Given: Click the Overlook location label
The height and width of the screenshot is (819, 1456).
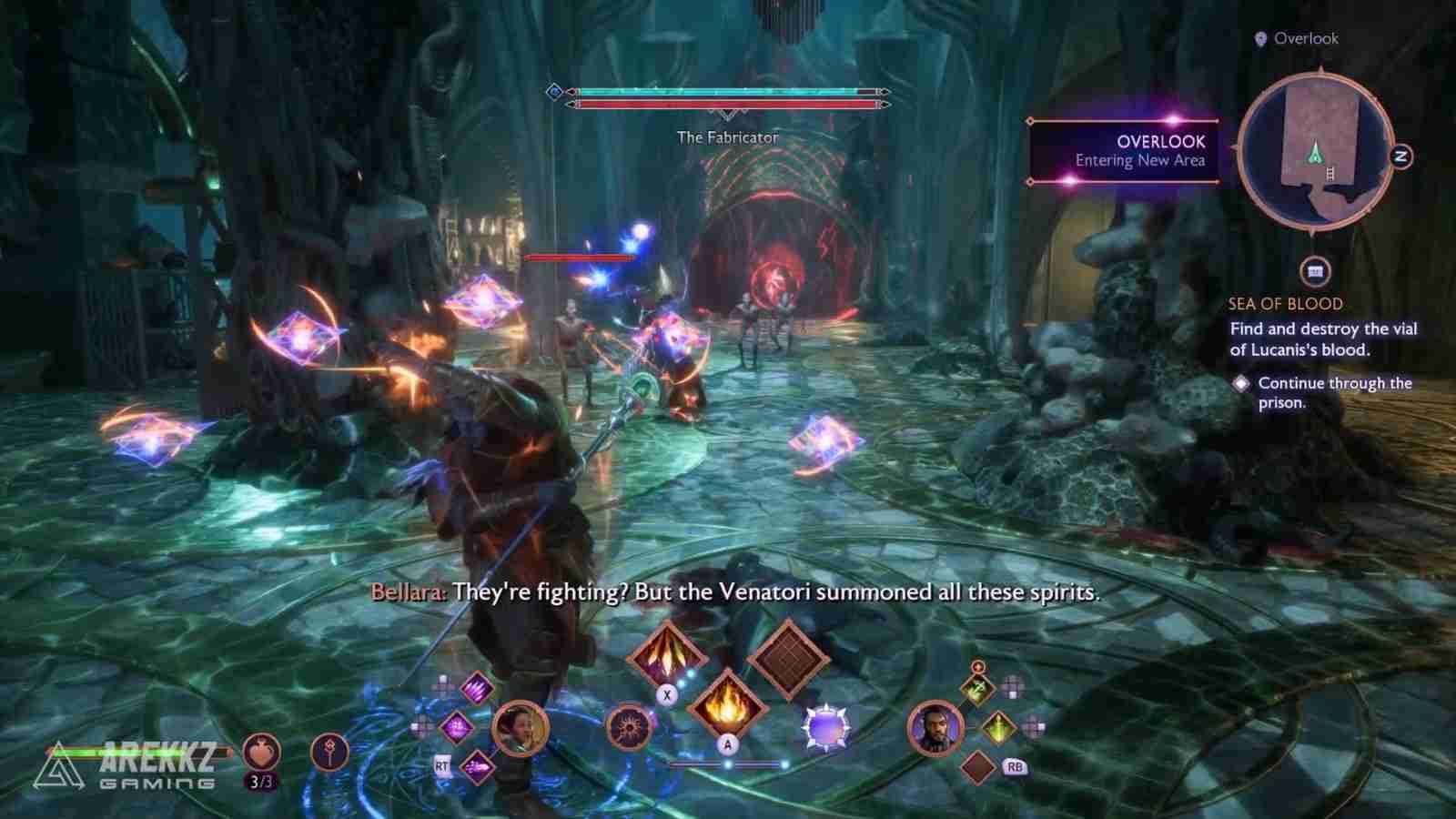Looking at the screenshot, I should [x=1297, y=38].
